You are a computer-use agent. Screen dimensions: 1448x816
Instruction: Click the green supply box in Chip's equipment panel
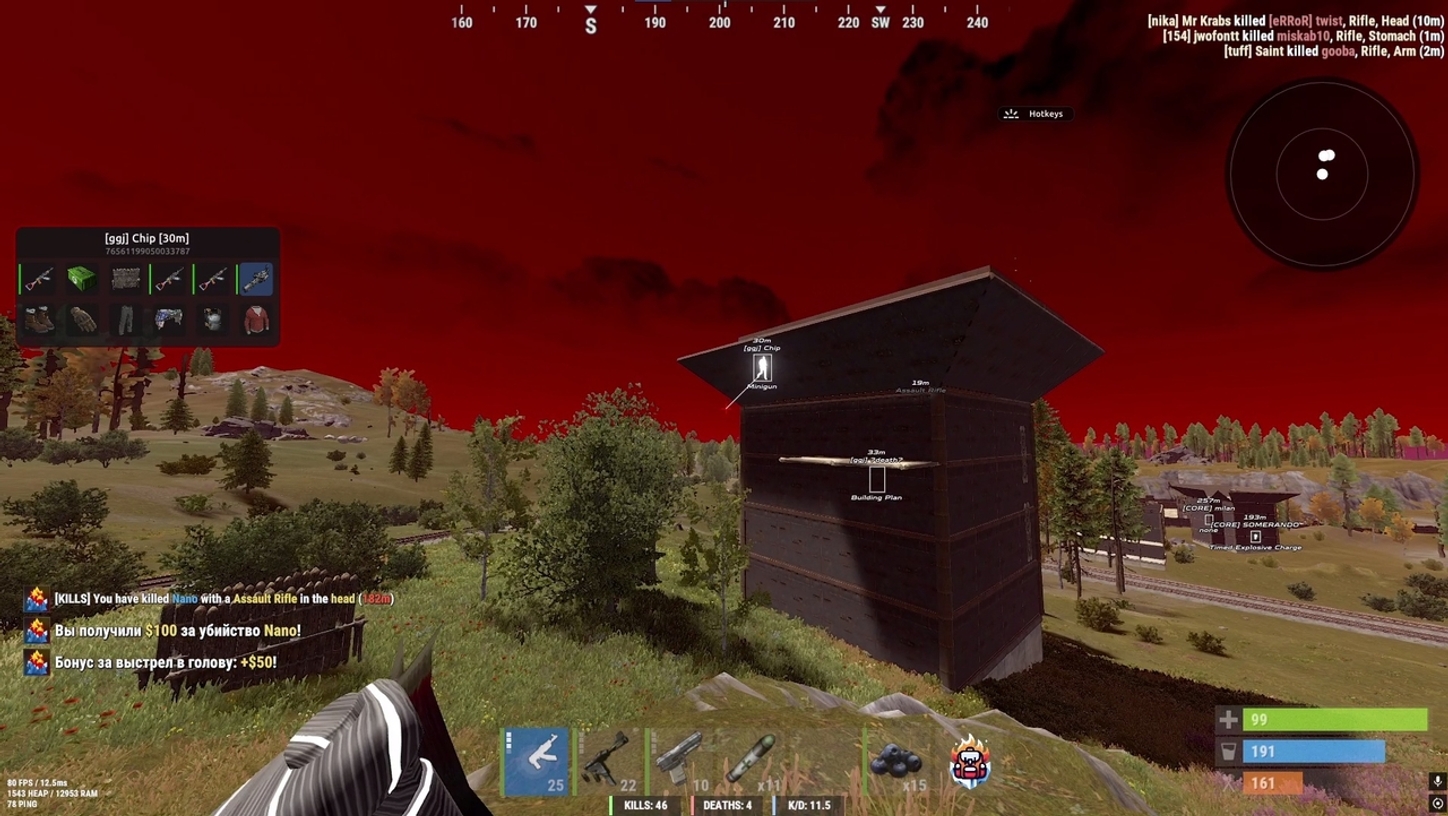80,278
